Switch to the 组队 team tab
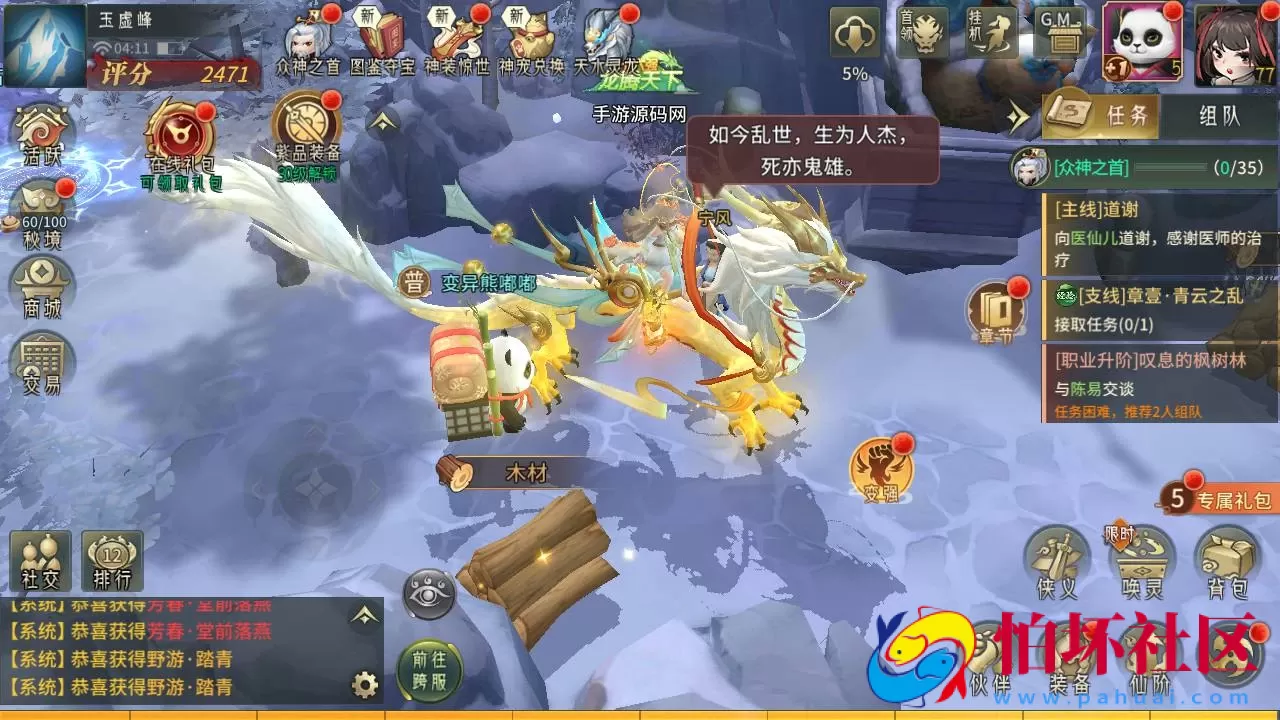 point(1218,115)
